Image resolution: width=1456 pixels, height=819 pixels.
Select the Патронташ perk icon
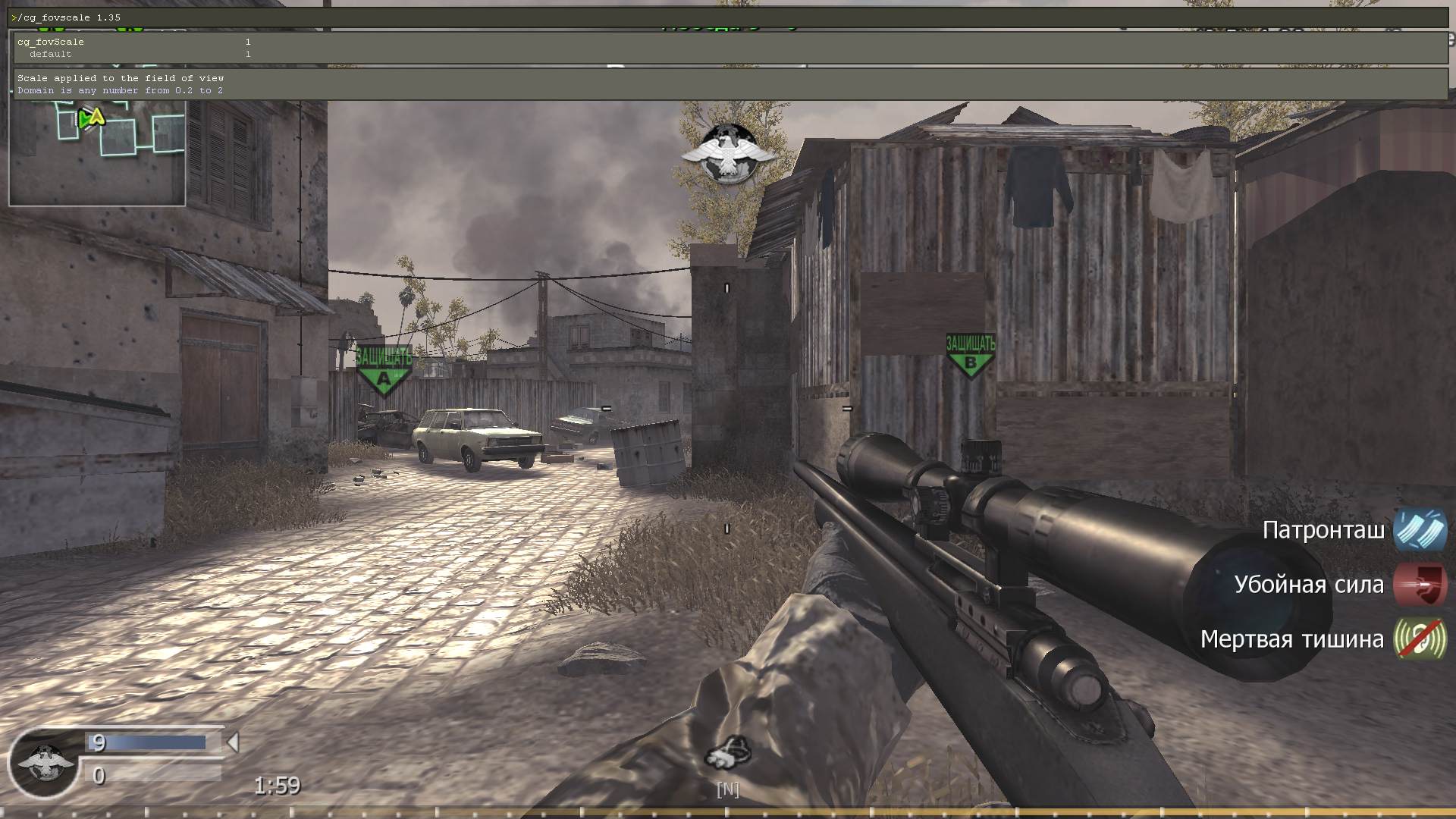click(1420, 531)
